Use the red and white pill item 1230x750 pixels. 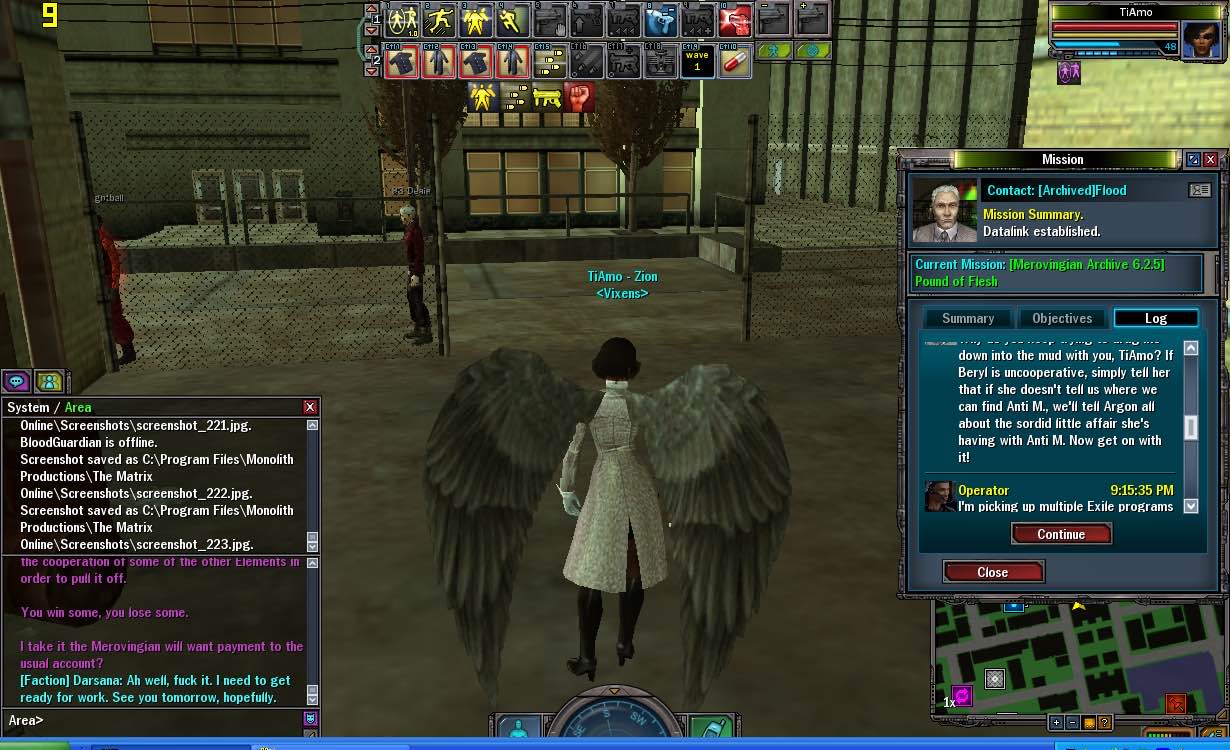click(735, 61)
